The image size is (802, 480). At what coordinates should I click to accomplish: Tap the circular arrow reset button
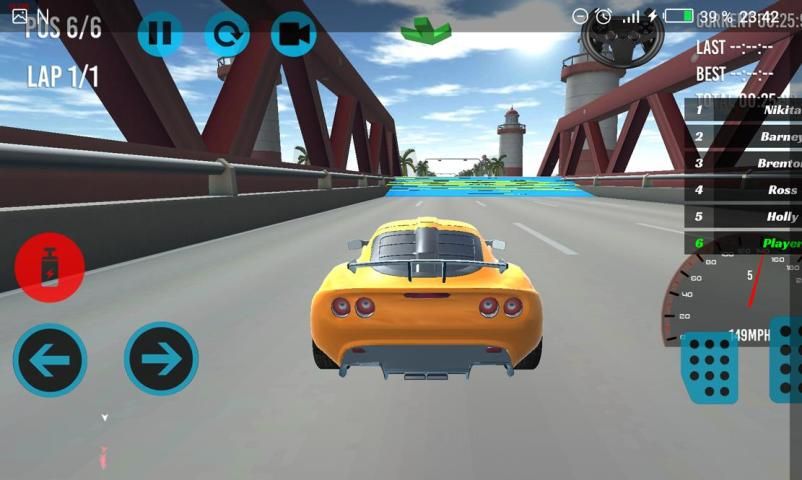[227, 34]
